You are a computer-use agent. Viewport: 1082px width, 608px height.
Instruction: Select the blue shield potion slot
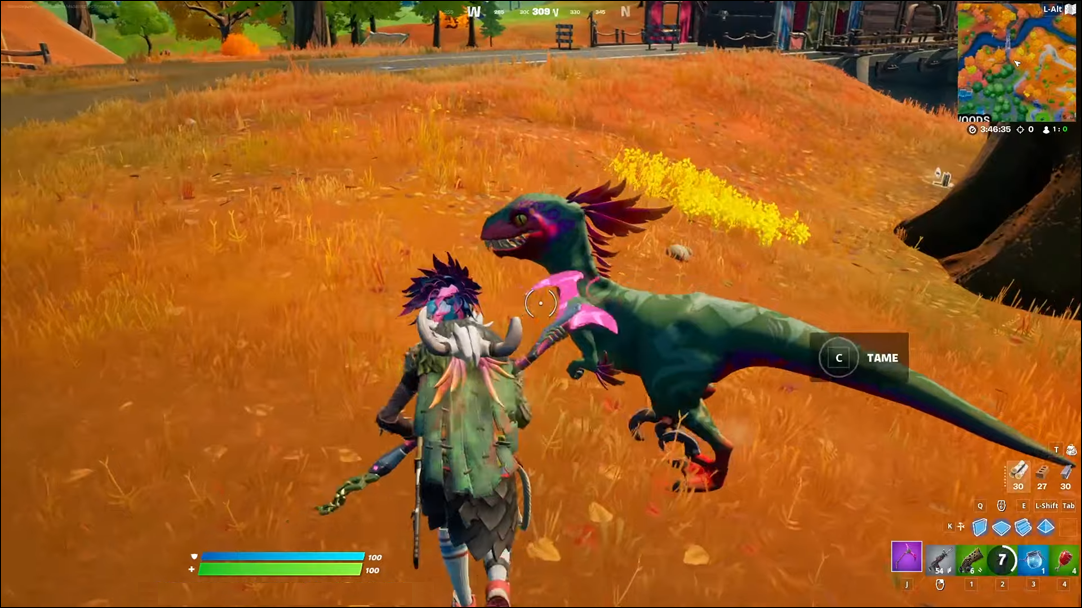pyautogui.click(x=1034, y=559)
